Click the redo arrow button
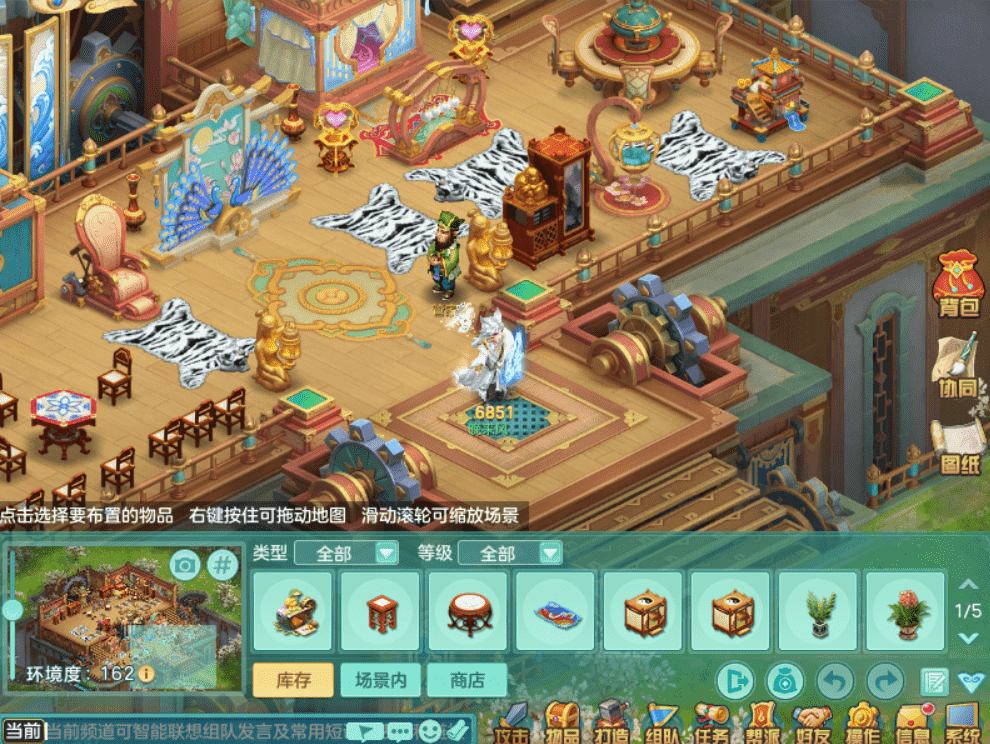Screen dimensions: 990x744 pyautogui.click(x=885, y=682)
